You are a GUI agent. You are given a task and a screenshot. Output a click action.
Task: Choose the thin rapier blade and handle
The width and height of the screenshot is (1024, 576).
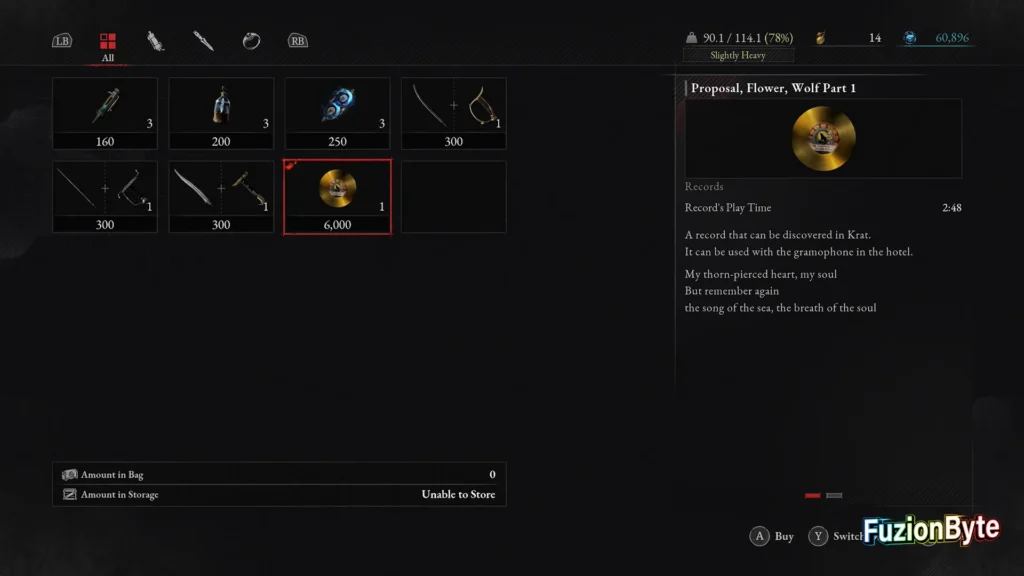click(105, 196)
